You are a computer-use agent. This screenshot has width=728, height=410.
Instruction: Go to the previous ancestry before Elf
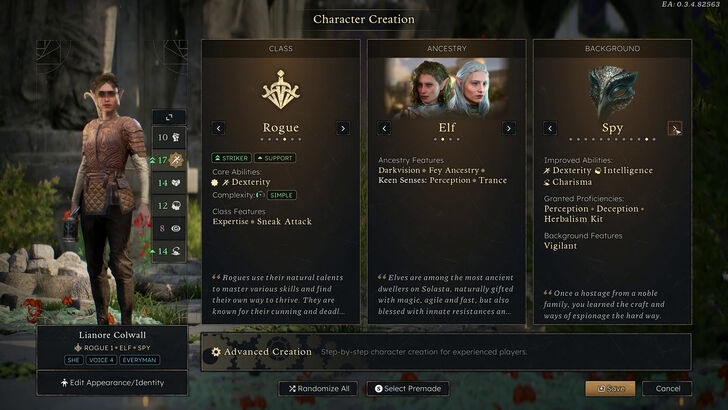point(385,128)
